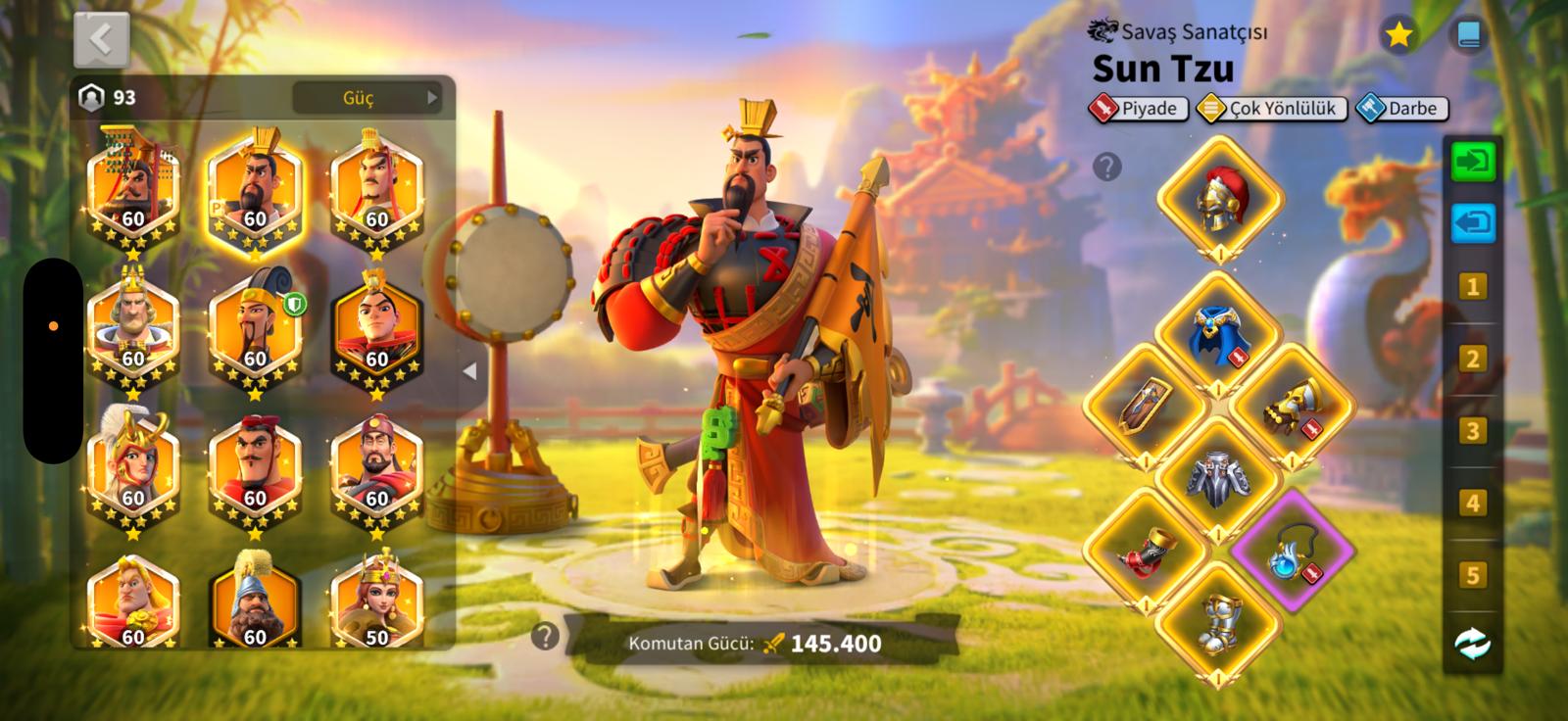
Task: Select the golden gauntlets slot
Action: [1292, 406]
